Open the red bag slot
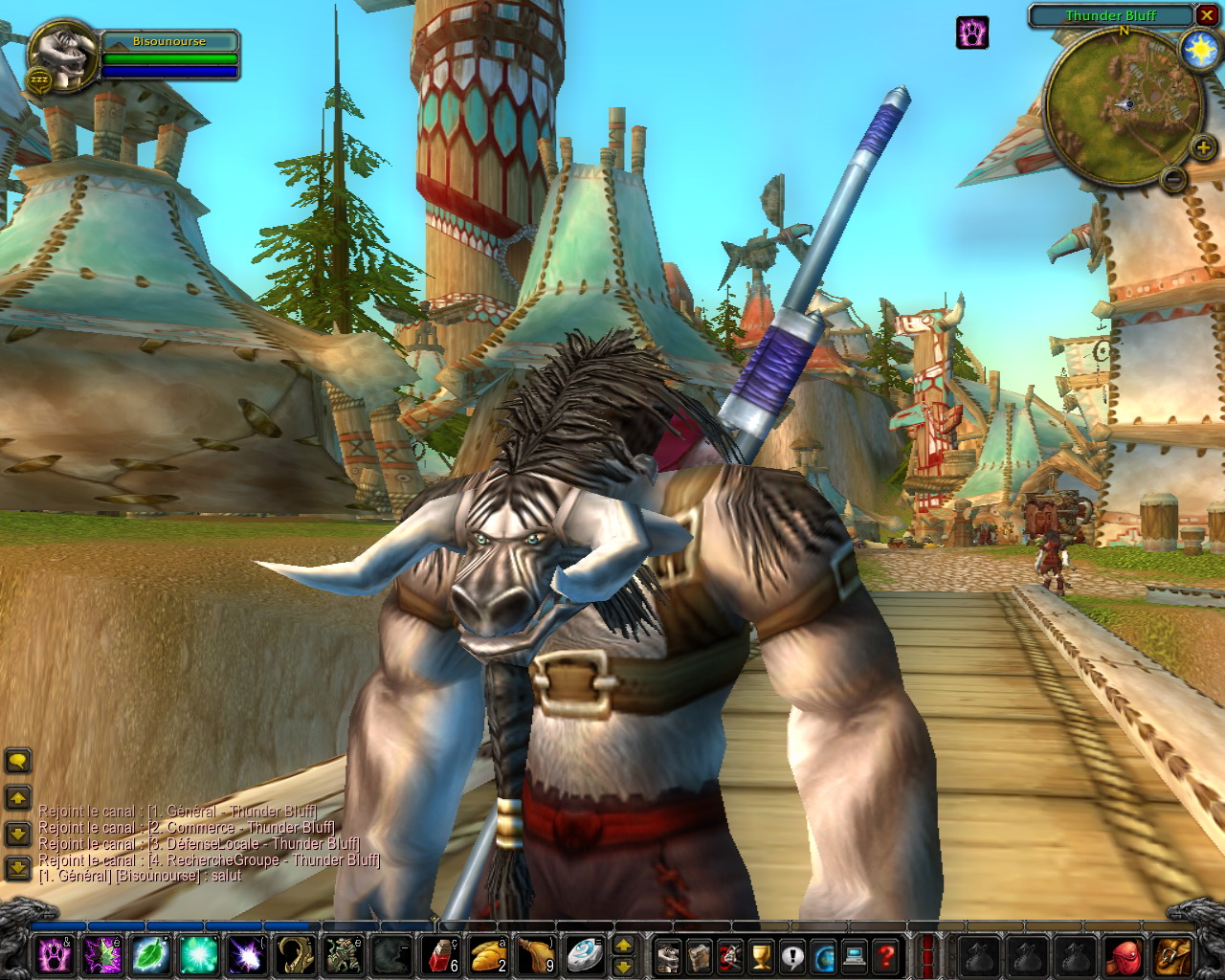This screenshot has width=1225, height=980. [x=1125, y=955]
